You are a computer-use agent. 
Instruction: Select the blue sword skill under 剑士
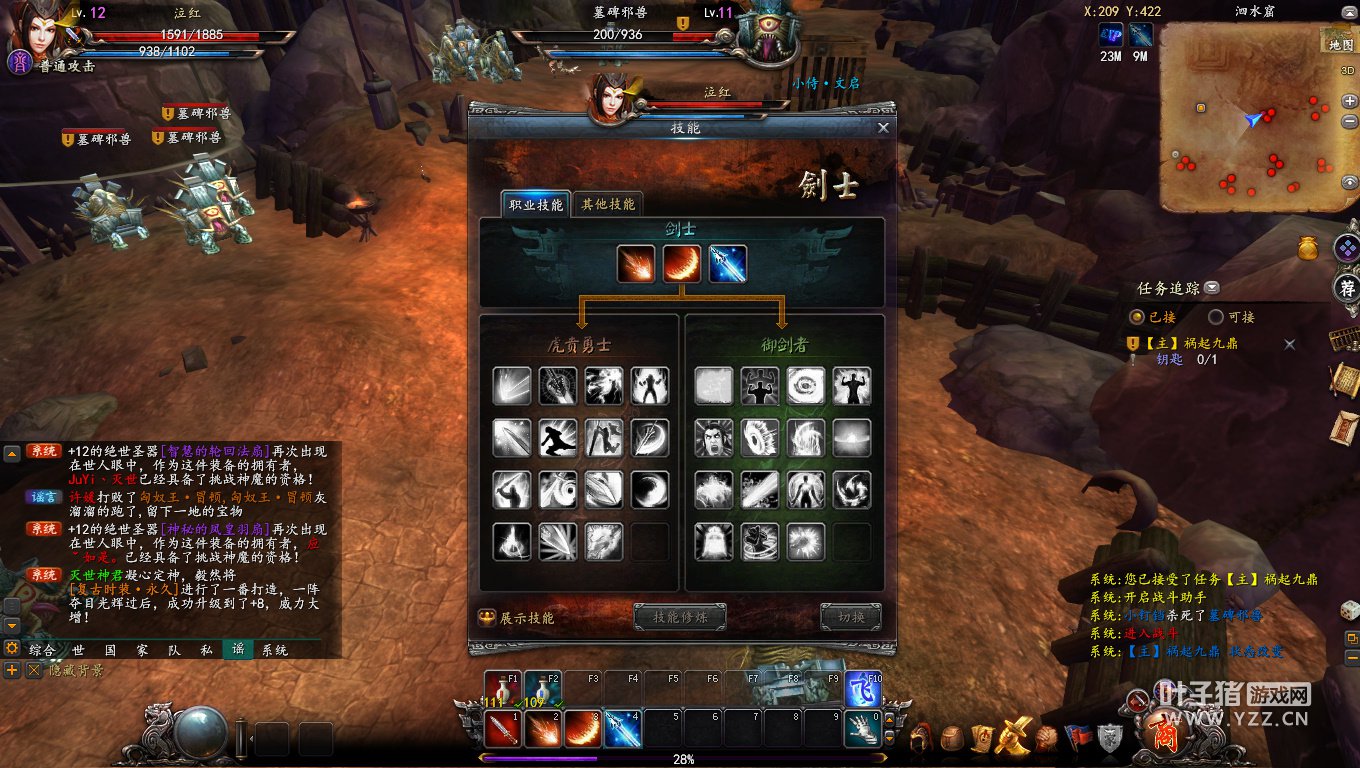tap(728, 264)
